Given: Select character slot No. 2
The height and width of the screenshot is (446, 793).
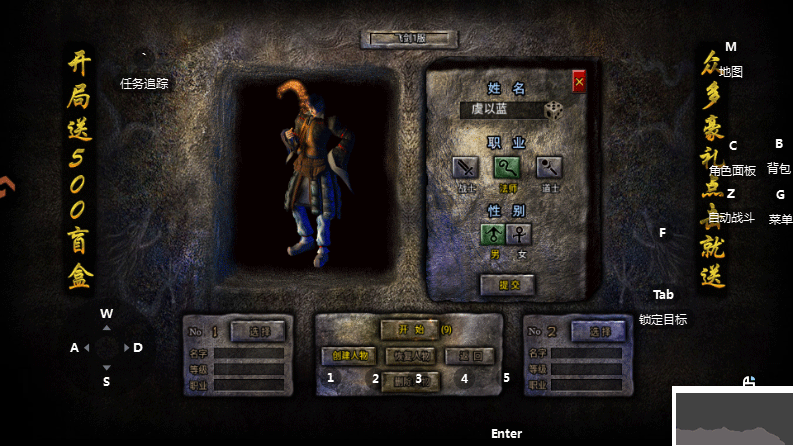Looking at the screenshot, I should coord(599,331).
